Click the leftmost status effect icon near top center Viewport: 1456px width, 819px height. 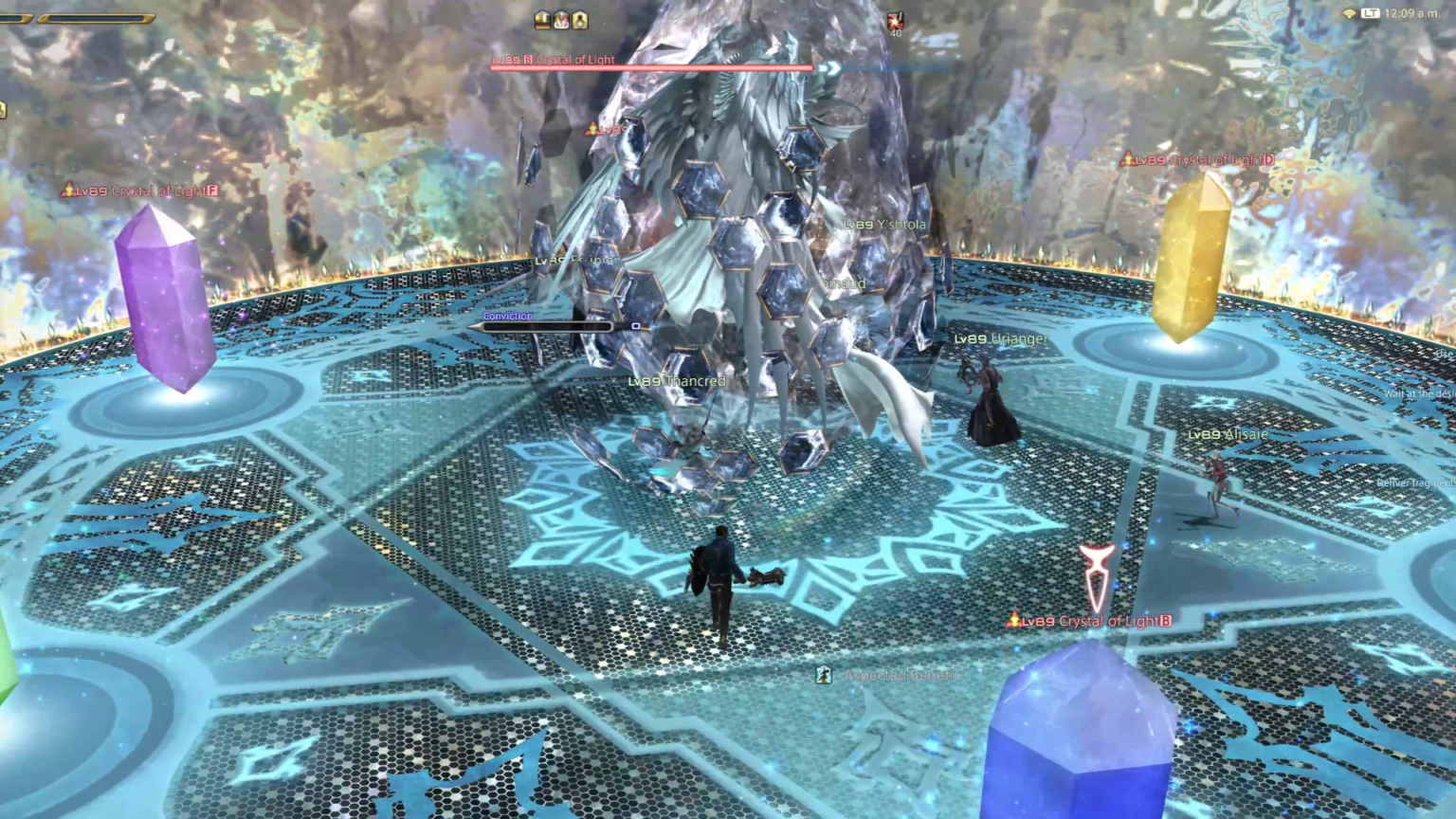(x=542, y=20)
